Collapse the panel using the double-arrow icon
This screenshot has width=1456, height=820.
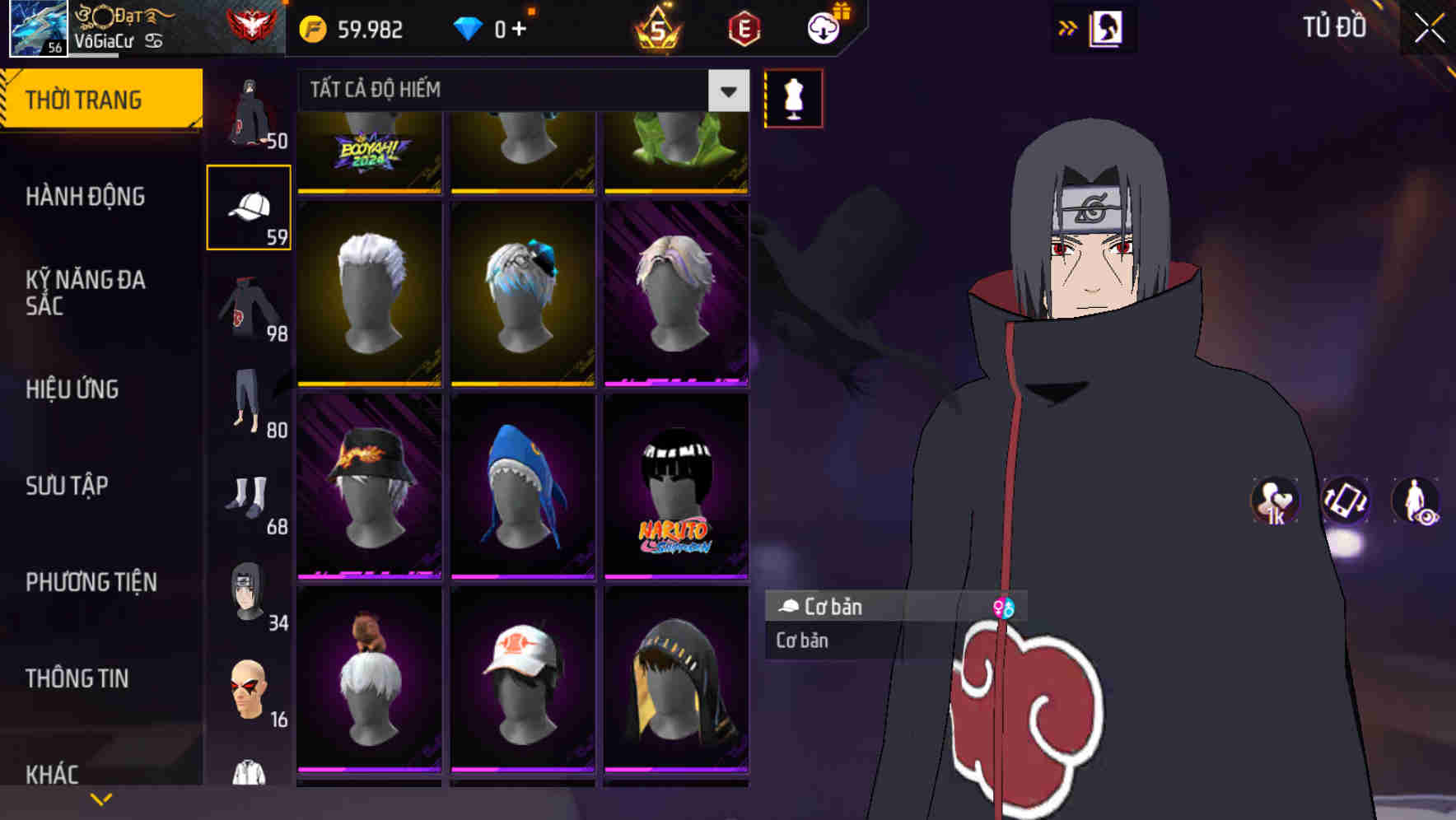[x=1068, y=26]
